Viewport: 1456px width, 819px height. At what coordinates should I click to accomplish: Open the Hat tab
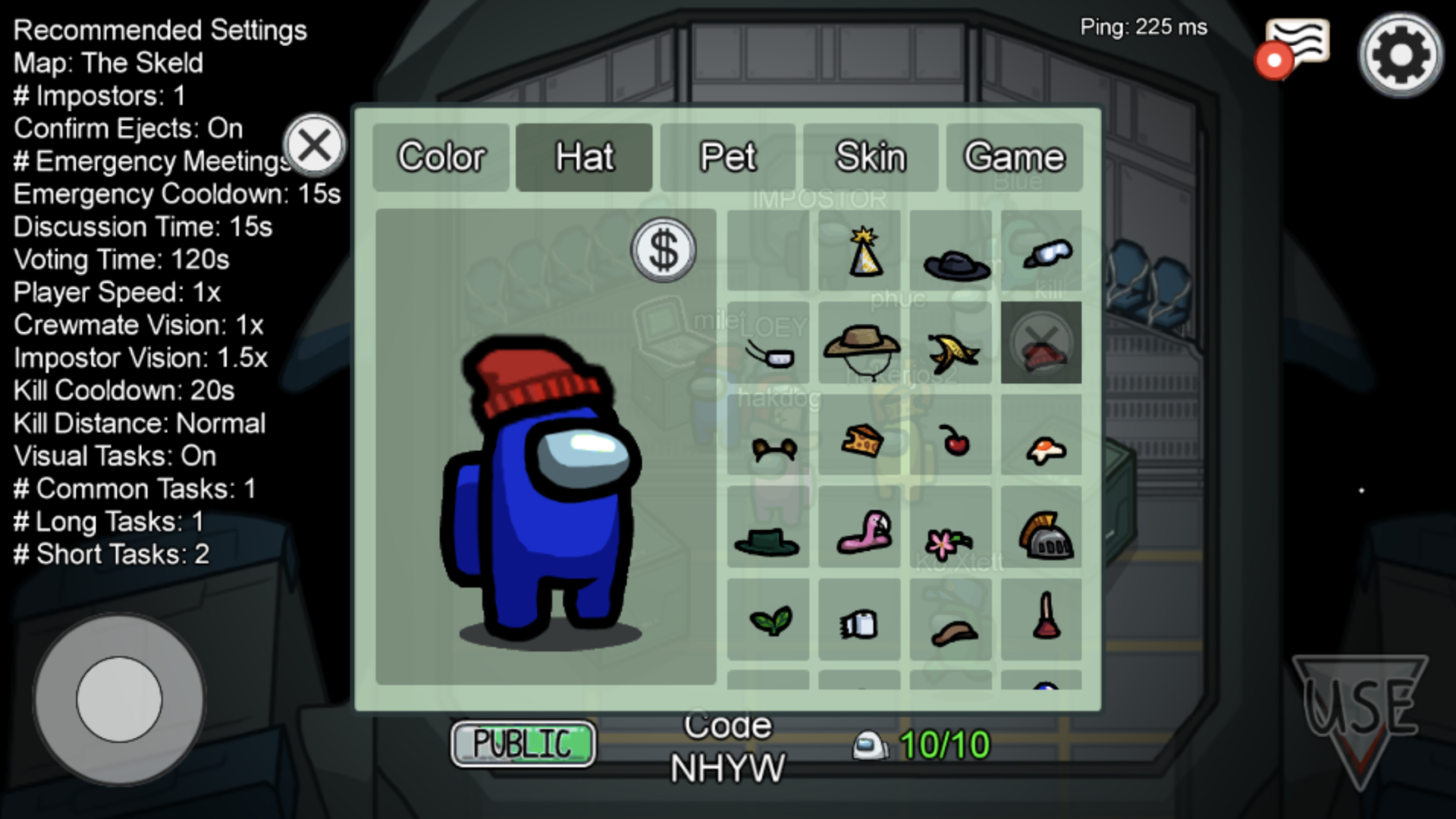click(584, 158)
